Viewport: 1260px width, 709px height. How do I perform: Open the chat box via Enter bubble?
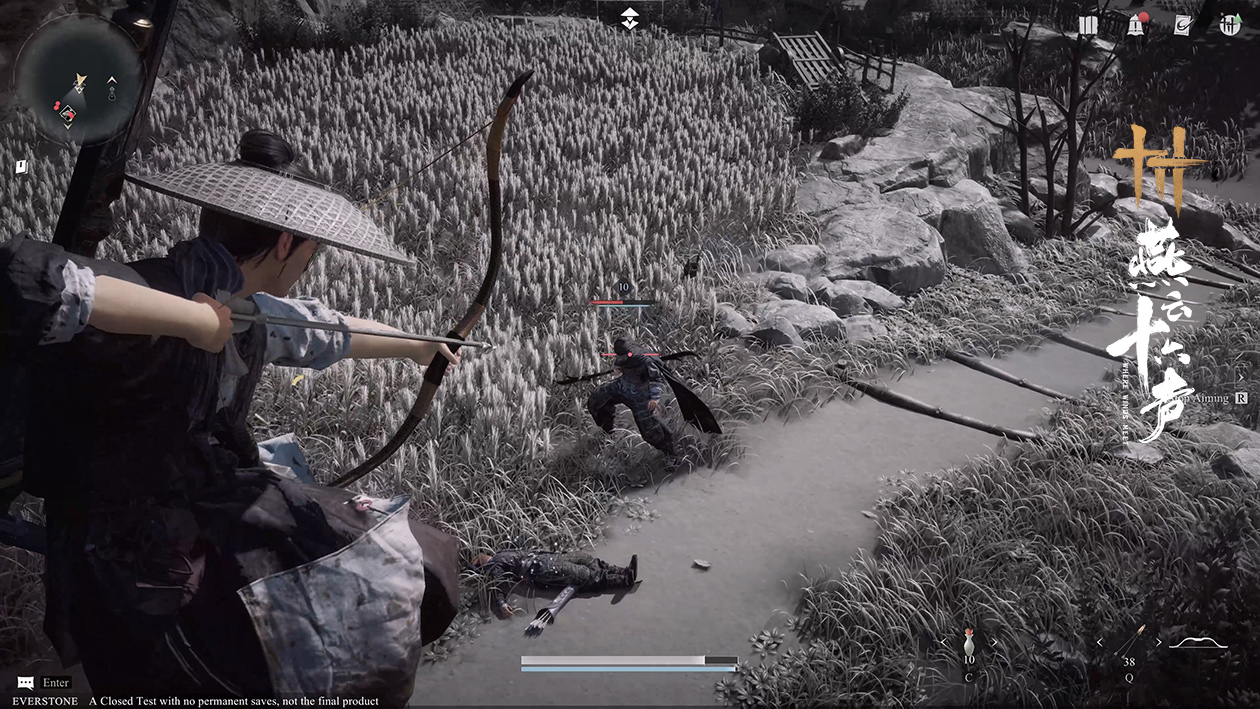(26, 683)
